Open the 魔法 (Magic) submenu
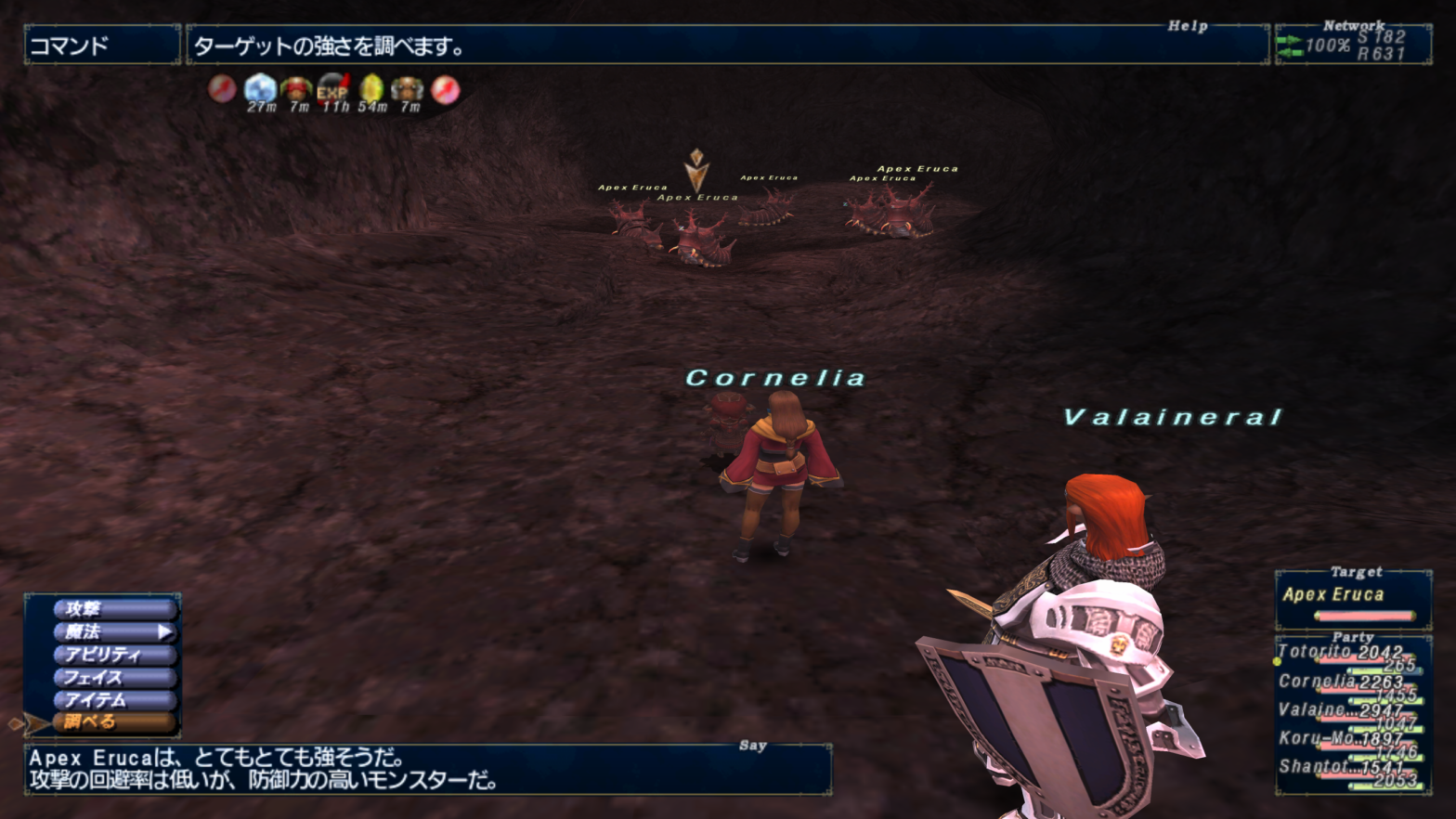The width and height of the screenshot is (1456, 819). (113, 632)
